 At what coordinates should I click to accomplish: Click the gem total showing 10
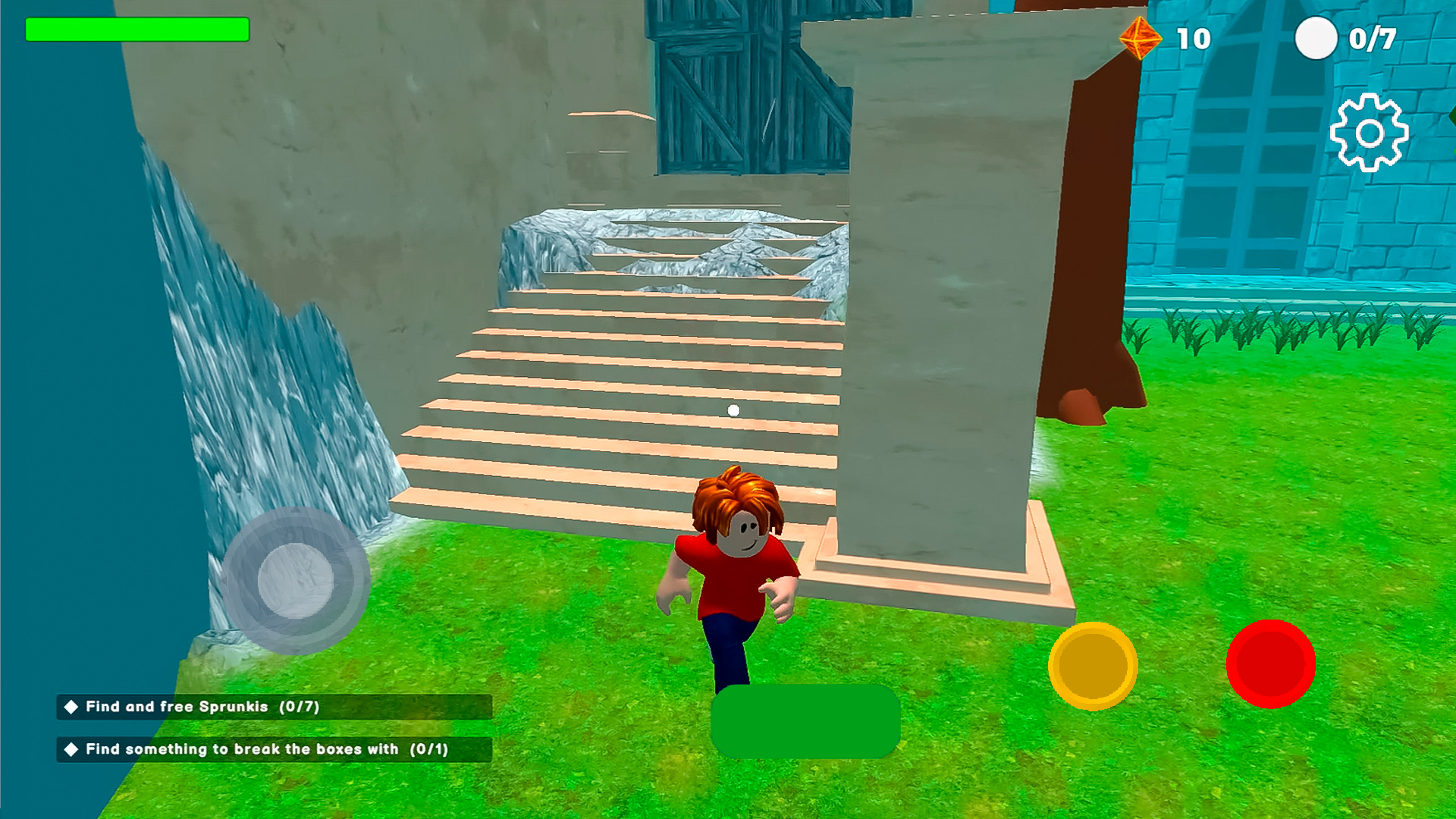click(x=1194, y=37)
